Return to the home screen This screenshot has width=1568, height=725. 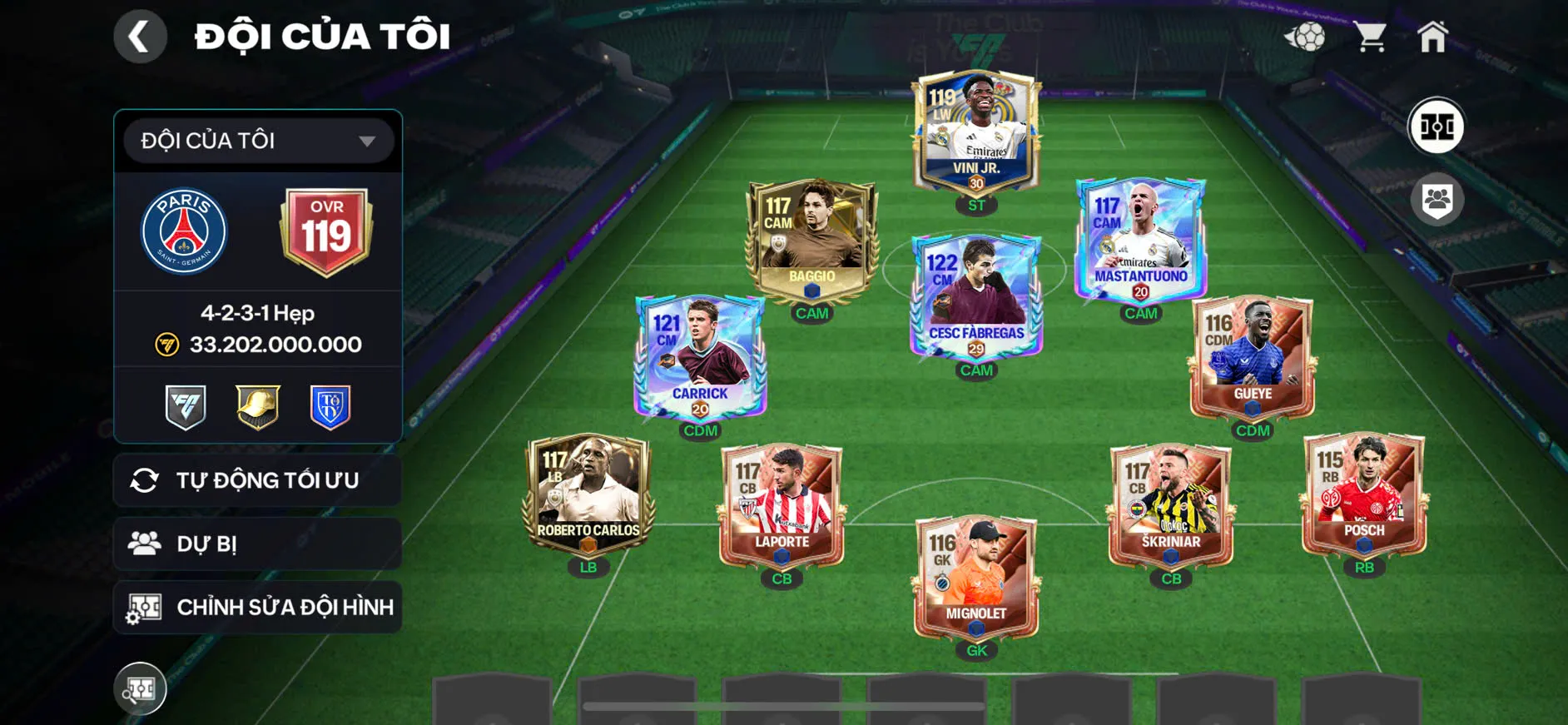click(1432, 37)
